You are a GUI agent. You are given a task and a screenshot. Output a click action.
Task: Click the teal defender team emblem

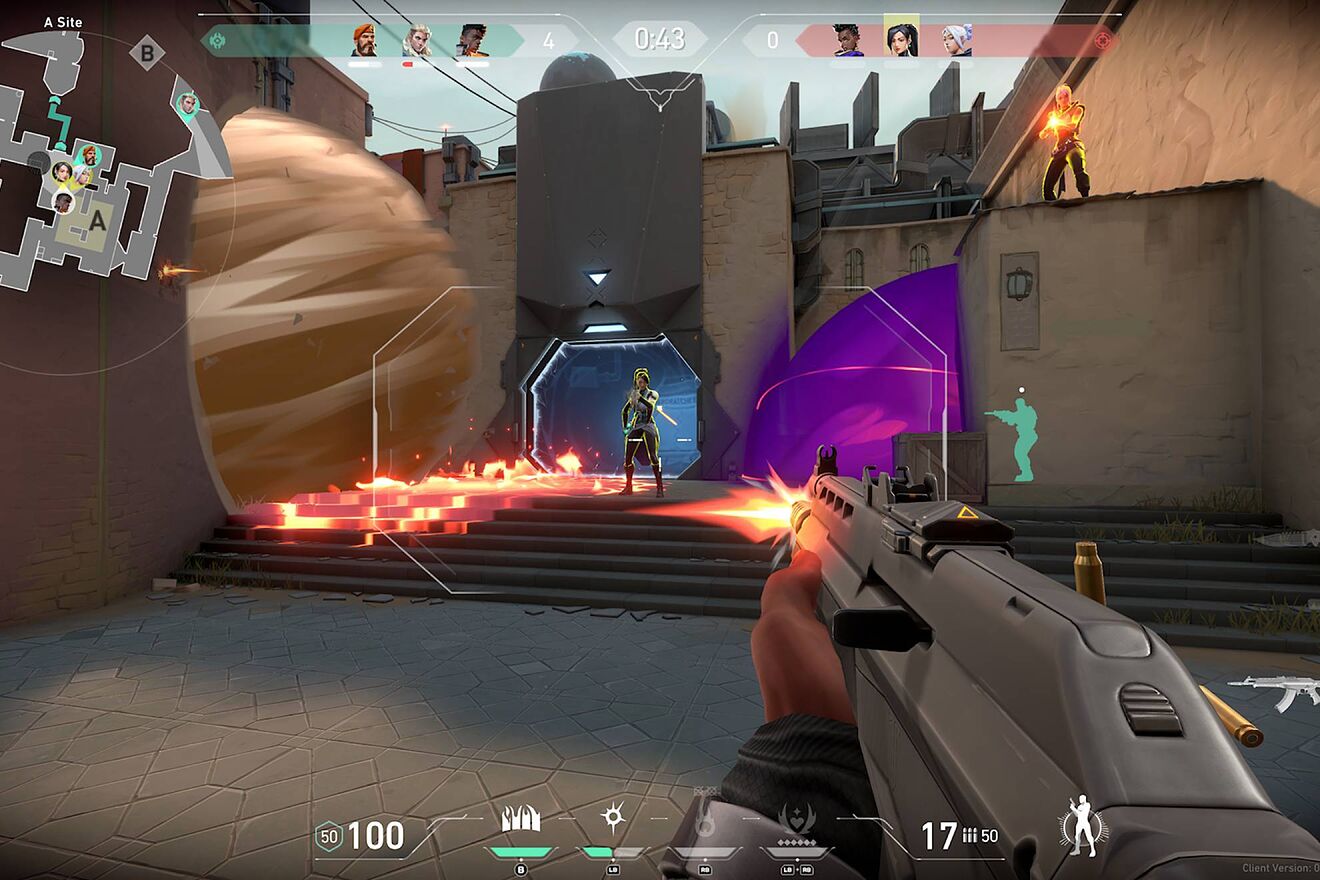[x=215, y=41]
